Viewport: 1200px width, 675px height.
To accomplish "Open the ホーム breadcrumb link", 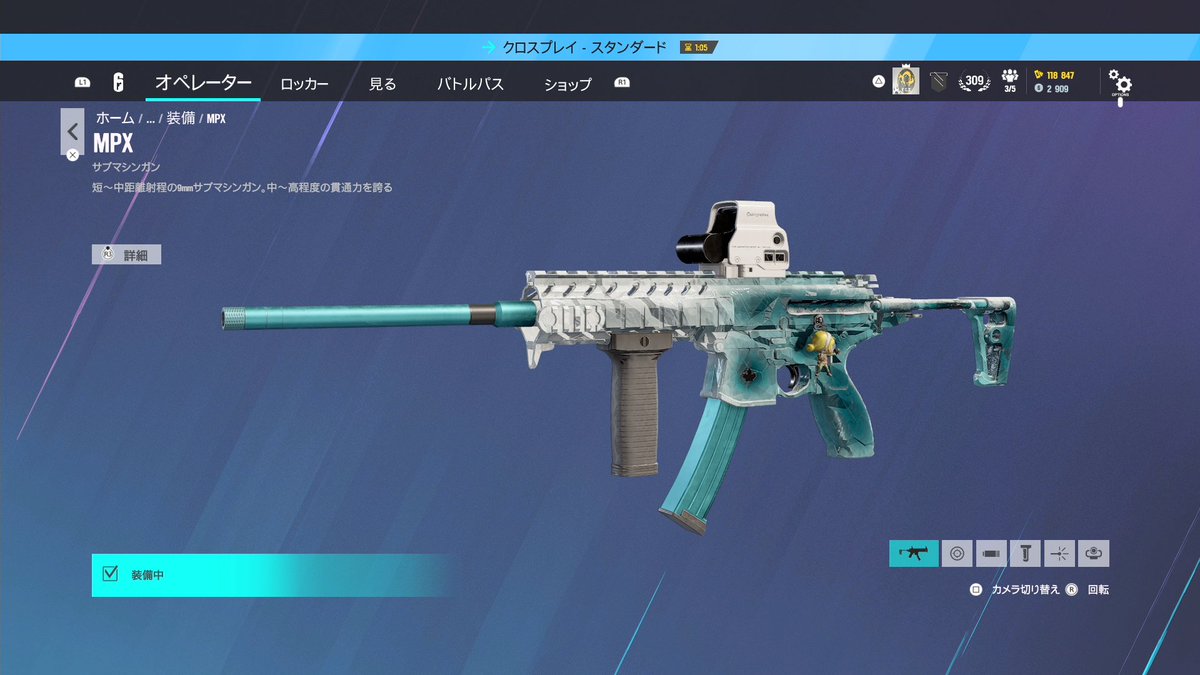I will [115, 118].
